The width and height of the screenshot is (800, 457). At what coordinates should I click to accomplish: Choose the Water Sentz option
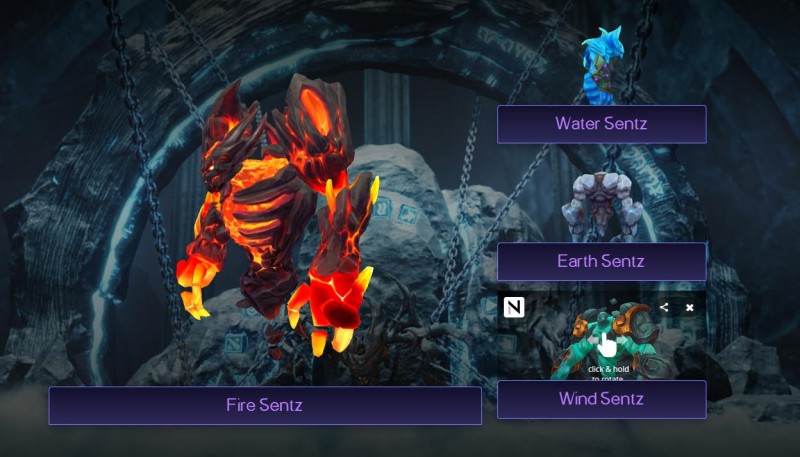(601, 124)
